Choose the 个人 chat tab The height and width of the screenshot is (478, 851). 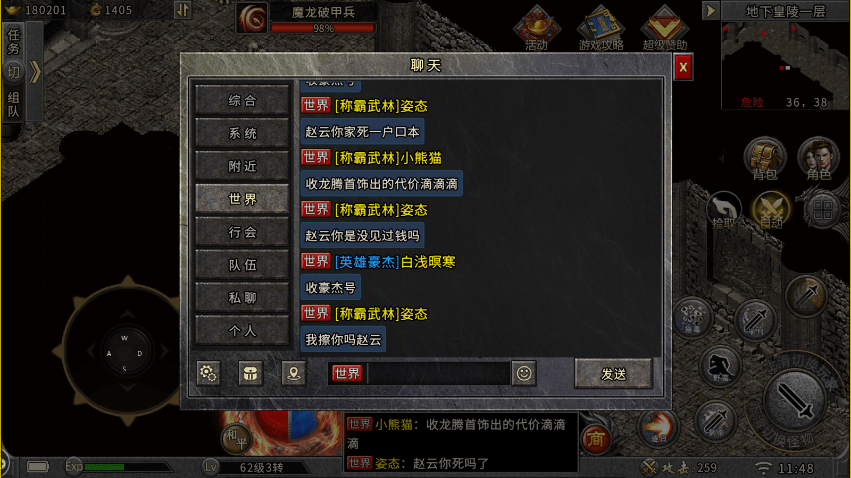(243, 330)
